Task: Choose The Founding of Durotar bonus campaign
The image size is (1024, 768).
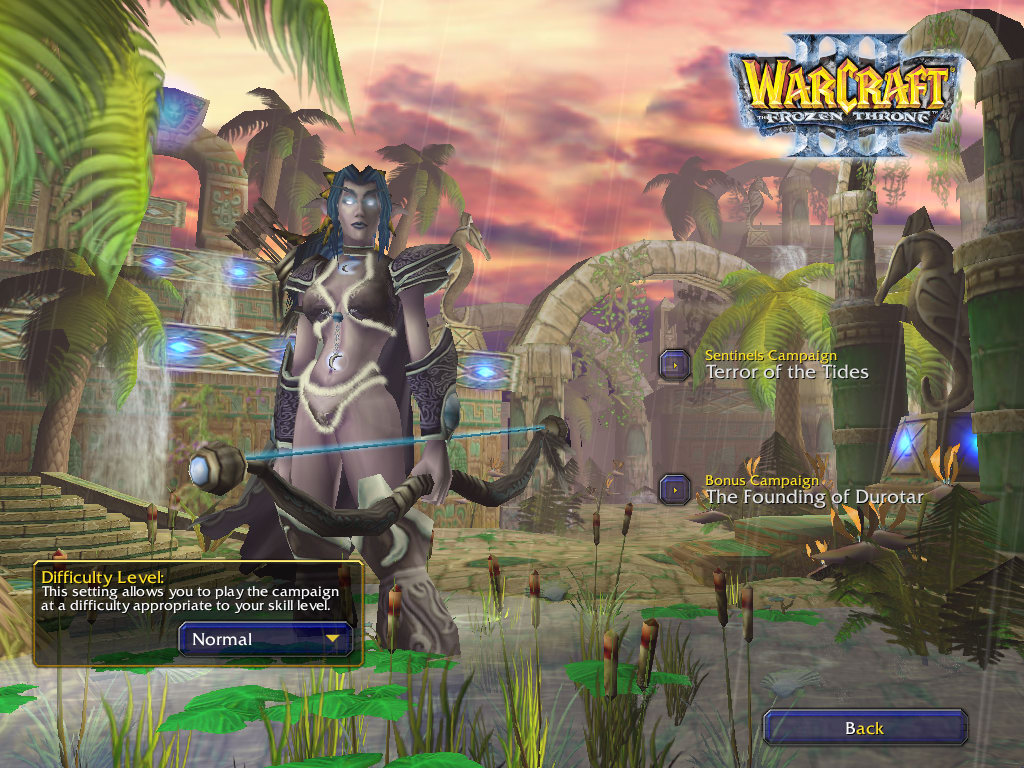Action: coord(676,489)
